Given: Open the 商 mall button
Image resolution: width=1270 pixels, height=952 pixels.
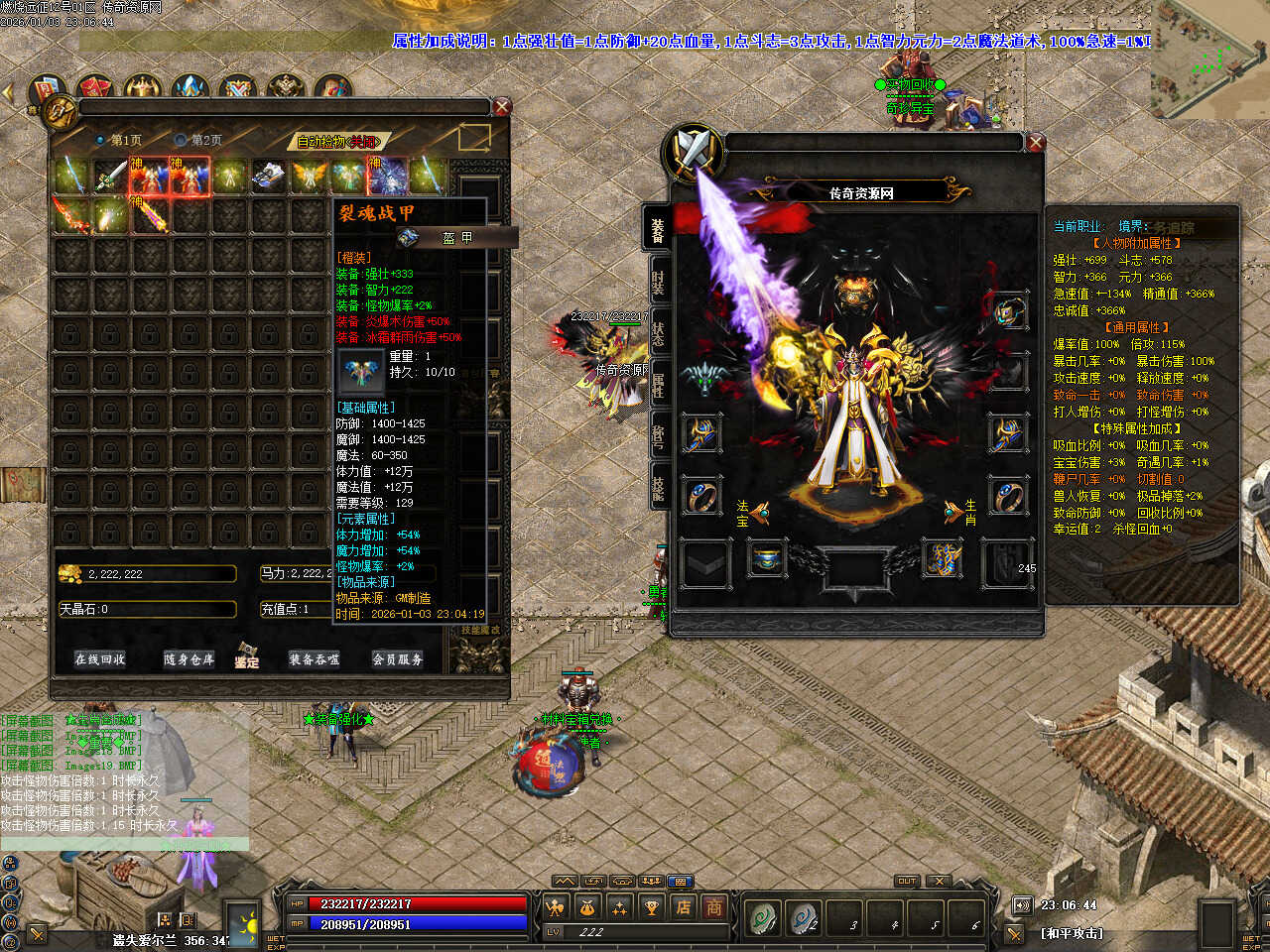Looking at the screenshot, I should click(x=713, y=906).
